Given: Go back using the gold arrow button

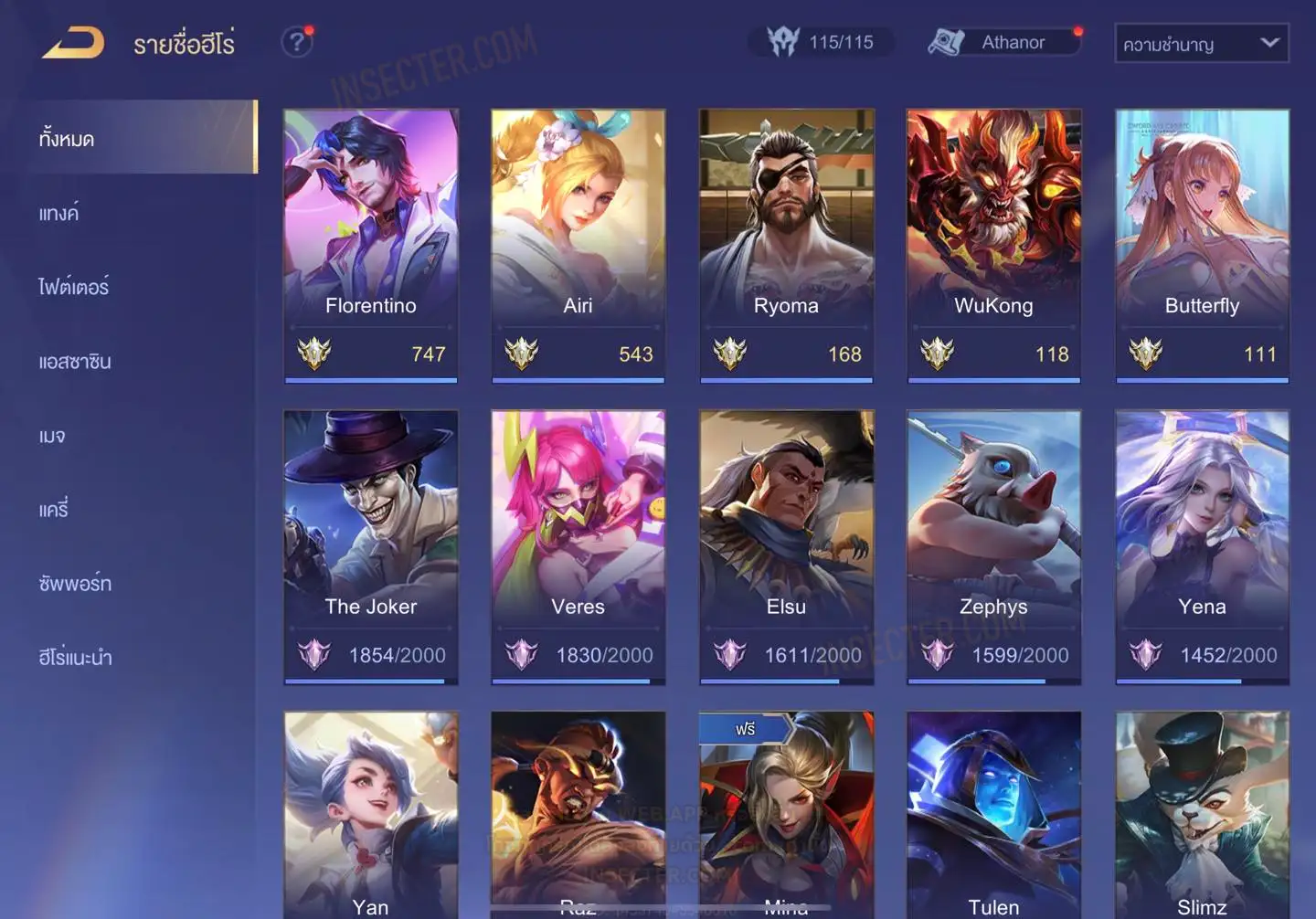Looking at the screenshot, I should (73, 43).
